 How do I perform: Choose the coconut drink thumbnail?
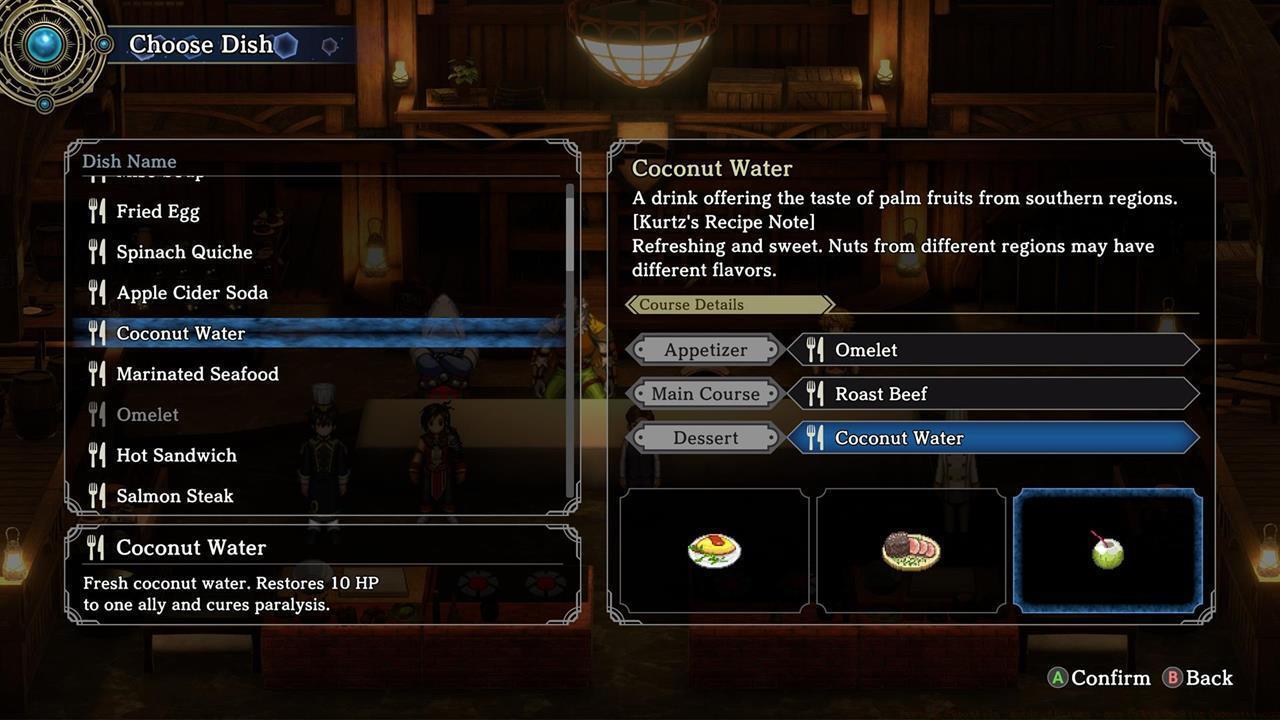1107,550
